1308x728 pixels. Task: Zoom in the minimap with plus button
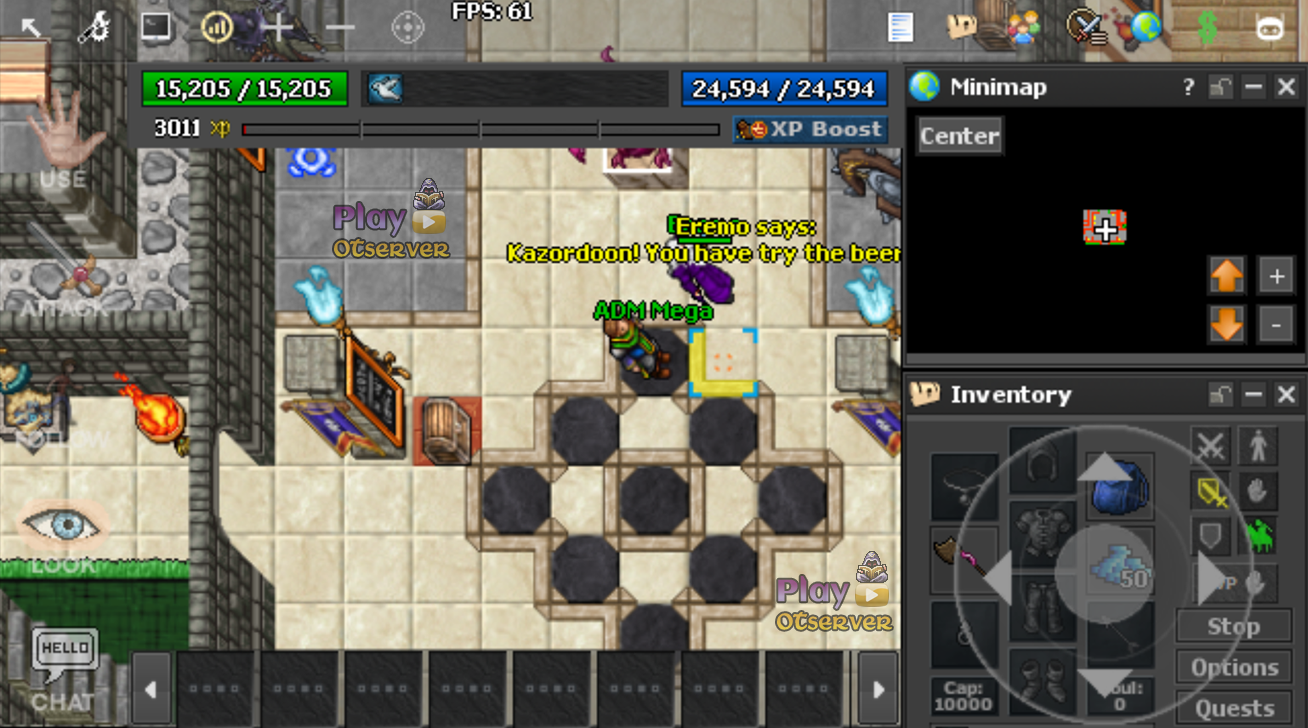click(1276, 277)
